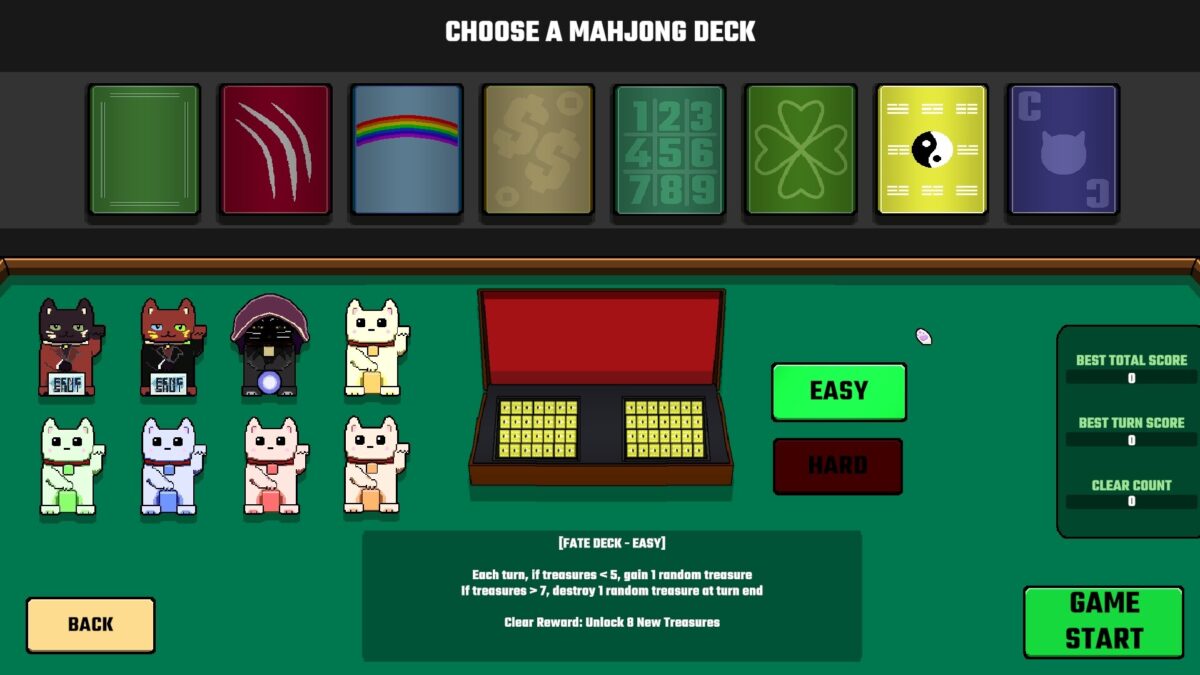Pick the pink lucky cat
The width and height of the screenshot is (1200, 675).
[x=272, y=467]
